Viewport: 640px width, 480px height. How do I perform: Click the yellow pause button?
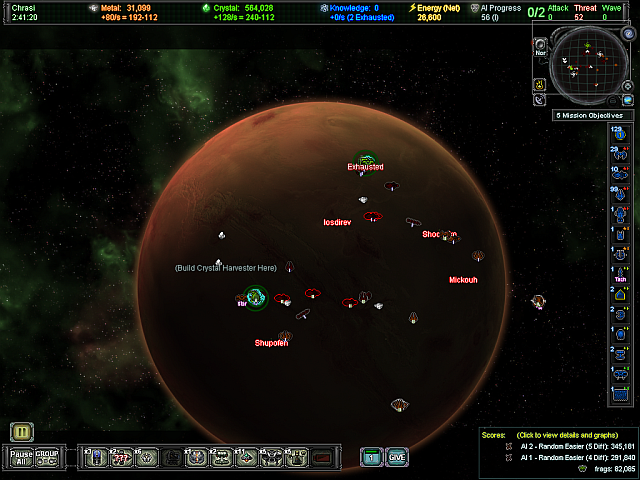click(x=23, y=432)
